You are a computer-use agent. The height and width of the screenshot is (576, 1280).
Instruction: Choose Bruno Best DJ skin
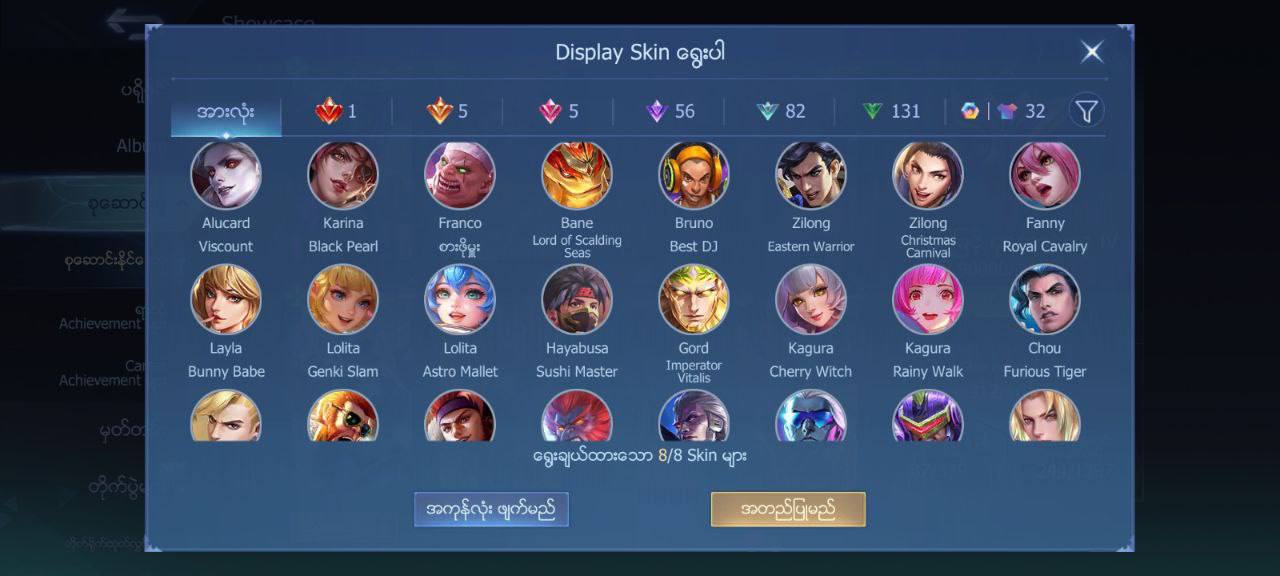coord(694,175)
